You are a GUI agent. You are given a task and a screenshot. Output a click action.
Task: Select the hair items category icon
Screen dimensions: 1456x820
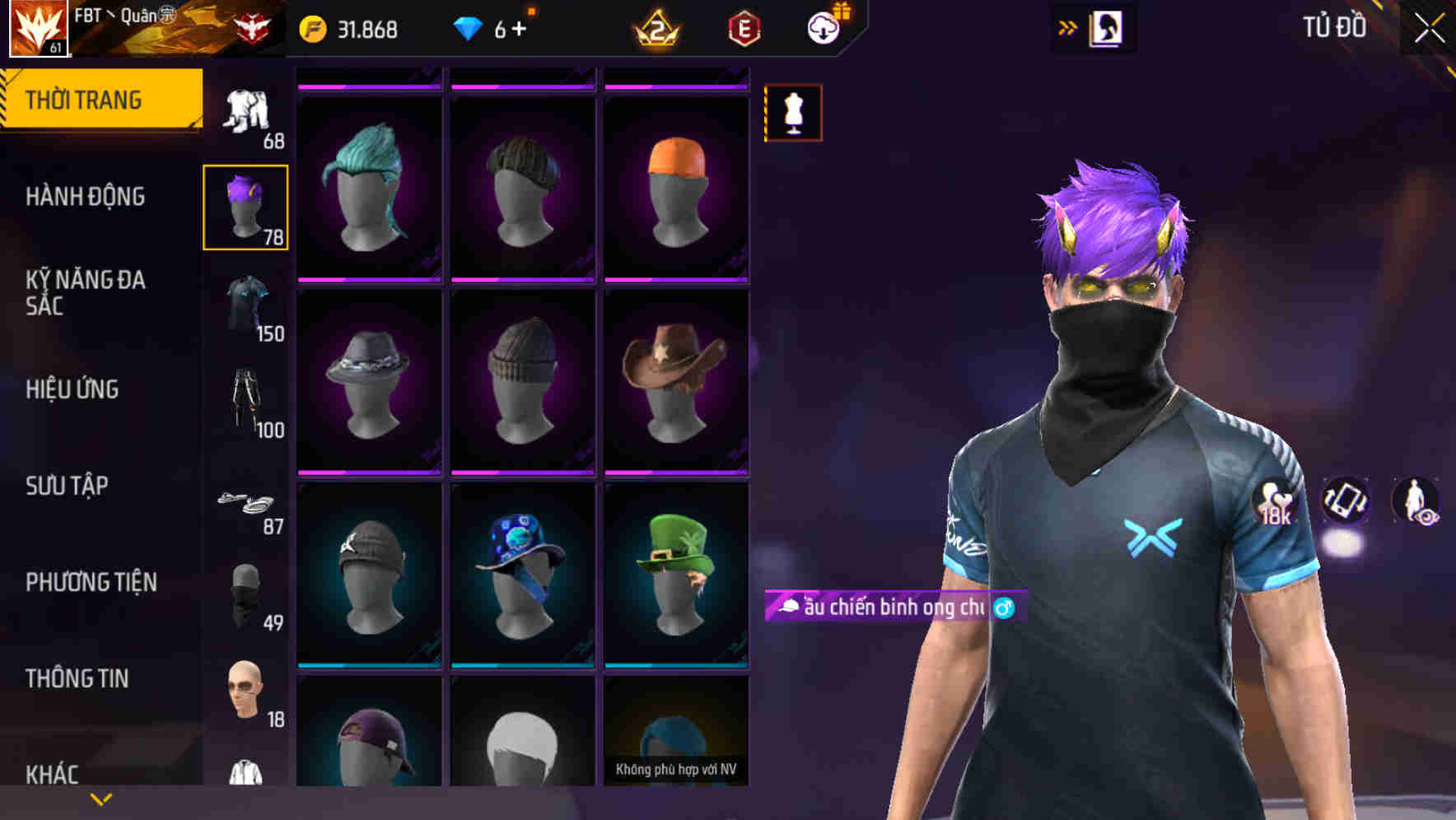click(245, 206)
